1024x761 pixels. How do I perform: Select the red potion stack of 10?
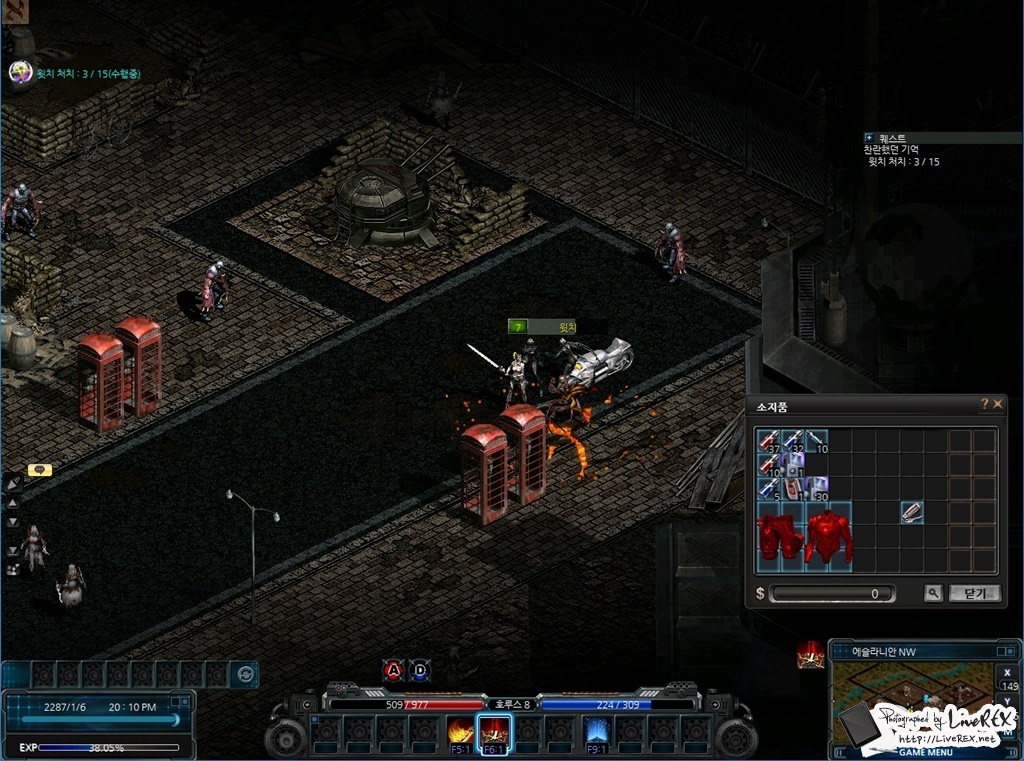click(x=768, y=465)
